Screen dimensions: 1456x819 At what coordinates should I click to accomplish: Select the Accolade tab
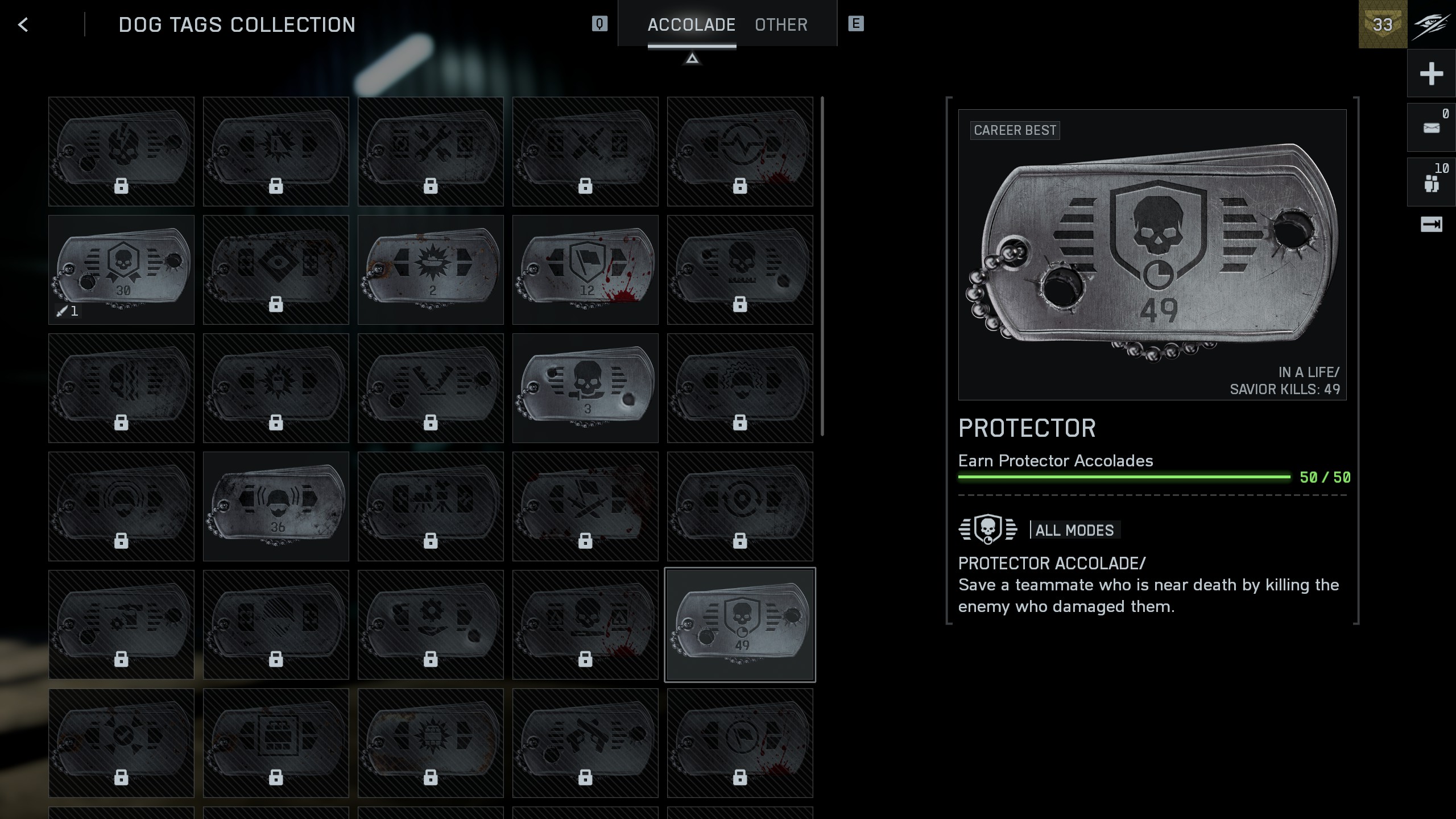click(691, 24)
